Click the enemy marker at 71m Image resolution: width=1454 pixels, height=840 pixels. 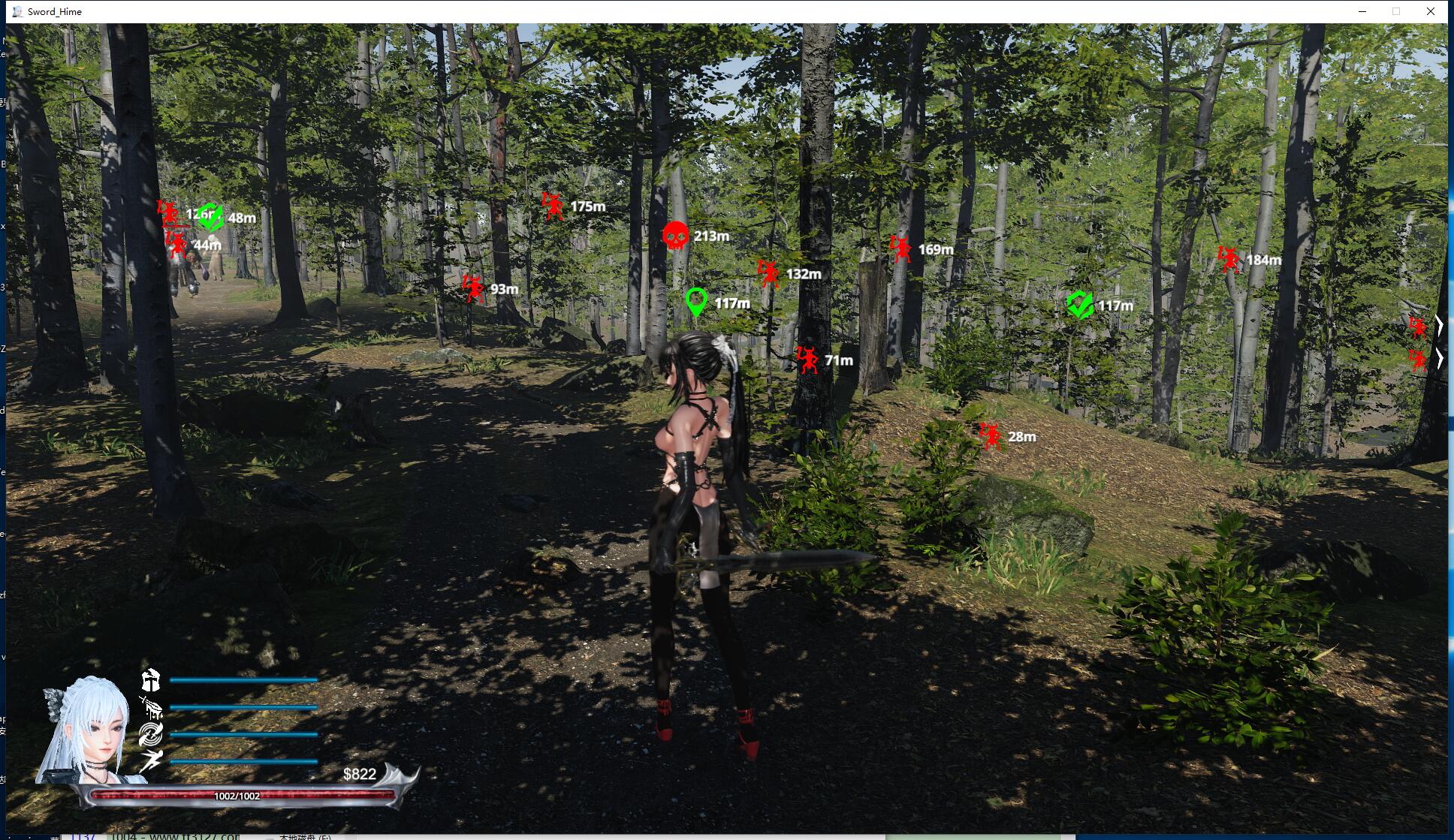[x=807, y=360]
